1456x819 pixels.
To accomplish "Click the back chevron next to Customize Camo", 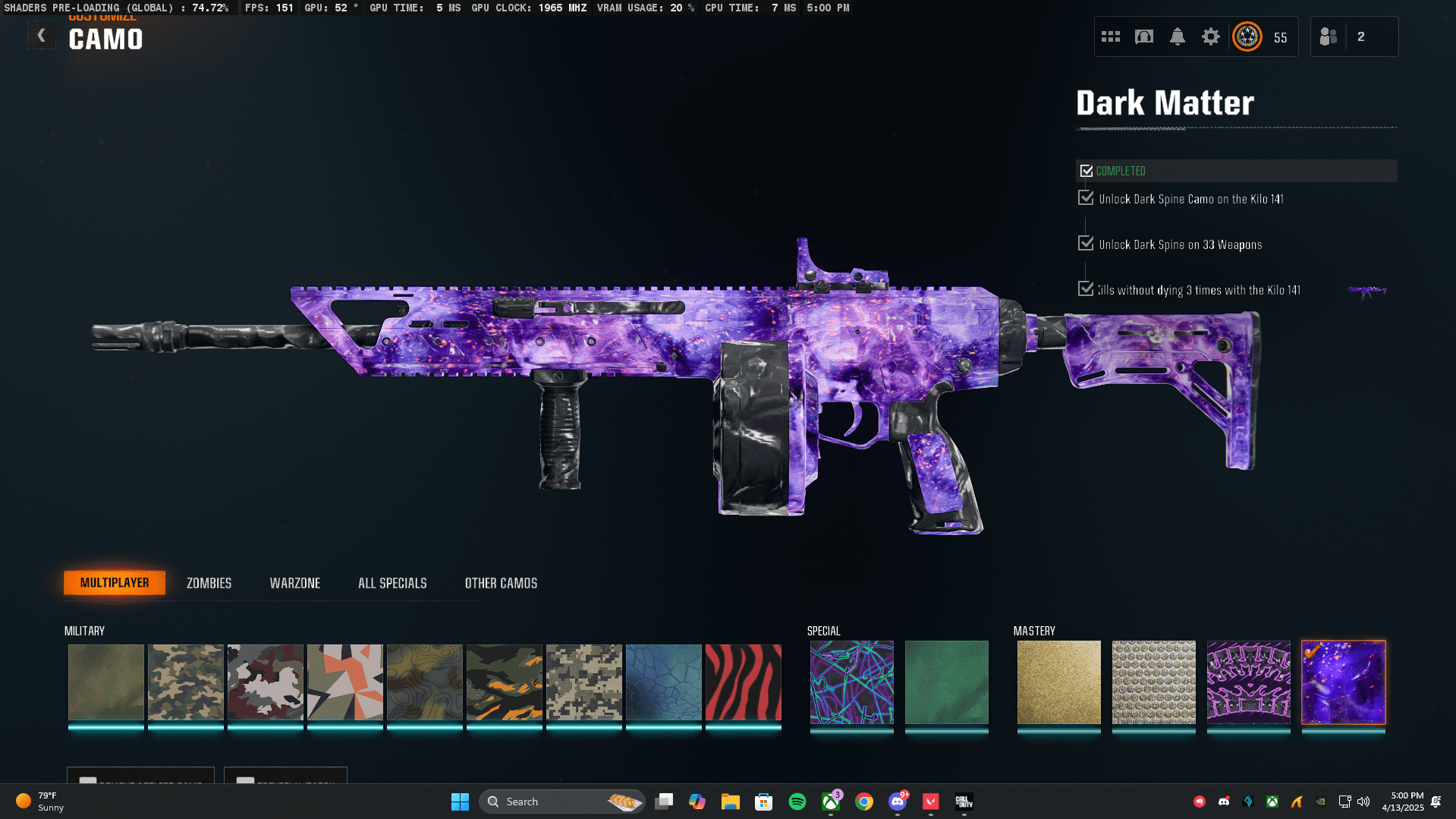I will click(x=42, y=35).
